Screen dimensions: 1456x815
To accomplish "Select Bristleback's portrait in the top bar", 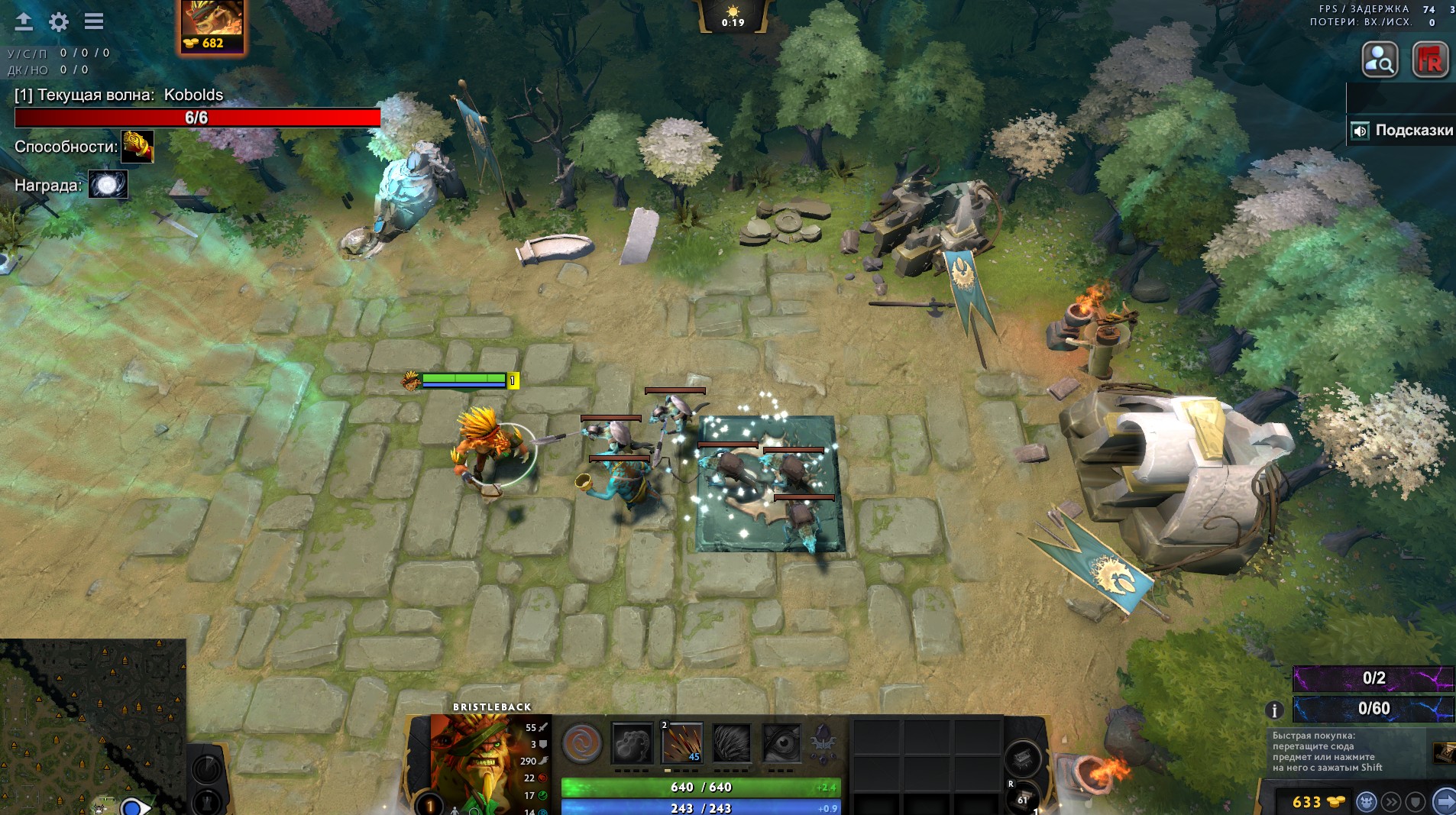I will [212, 18].
